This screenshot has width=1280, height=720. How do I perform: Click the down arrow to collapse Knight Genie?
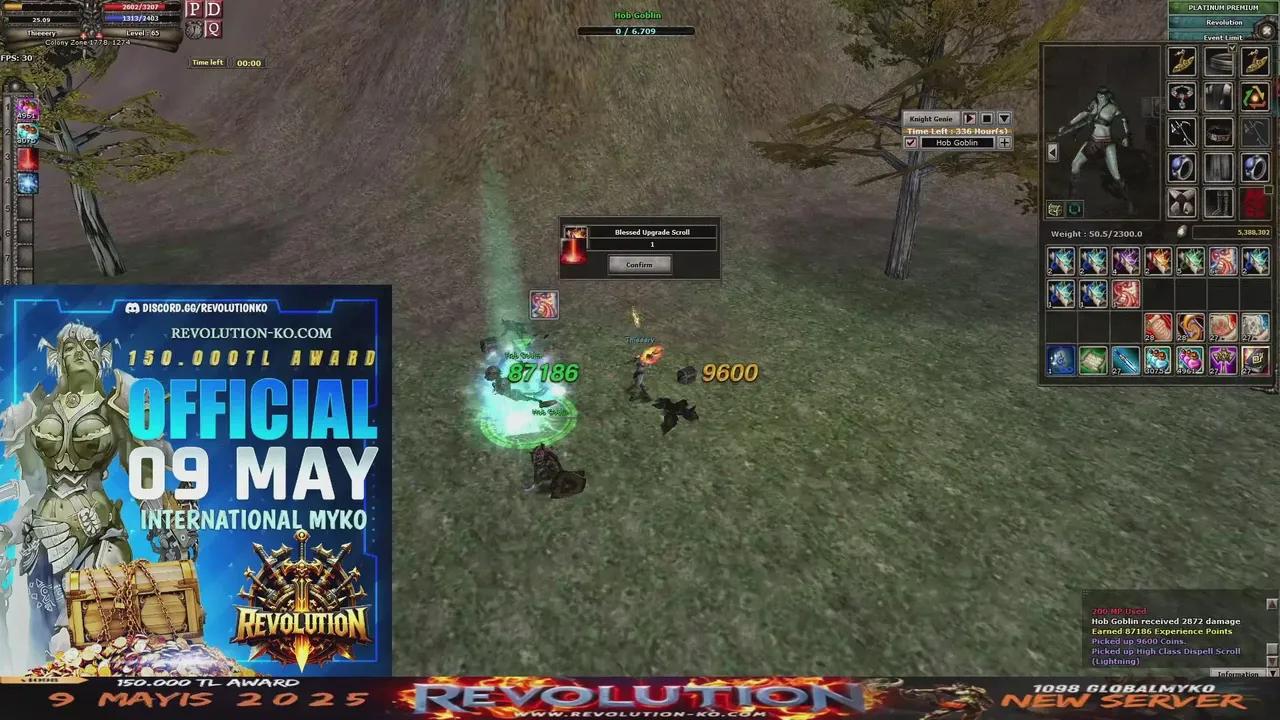[1003, 118]
